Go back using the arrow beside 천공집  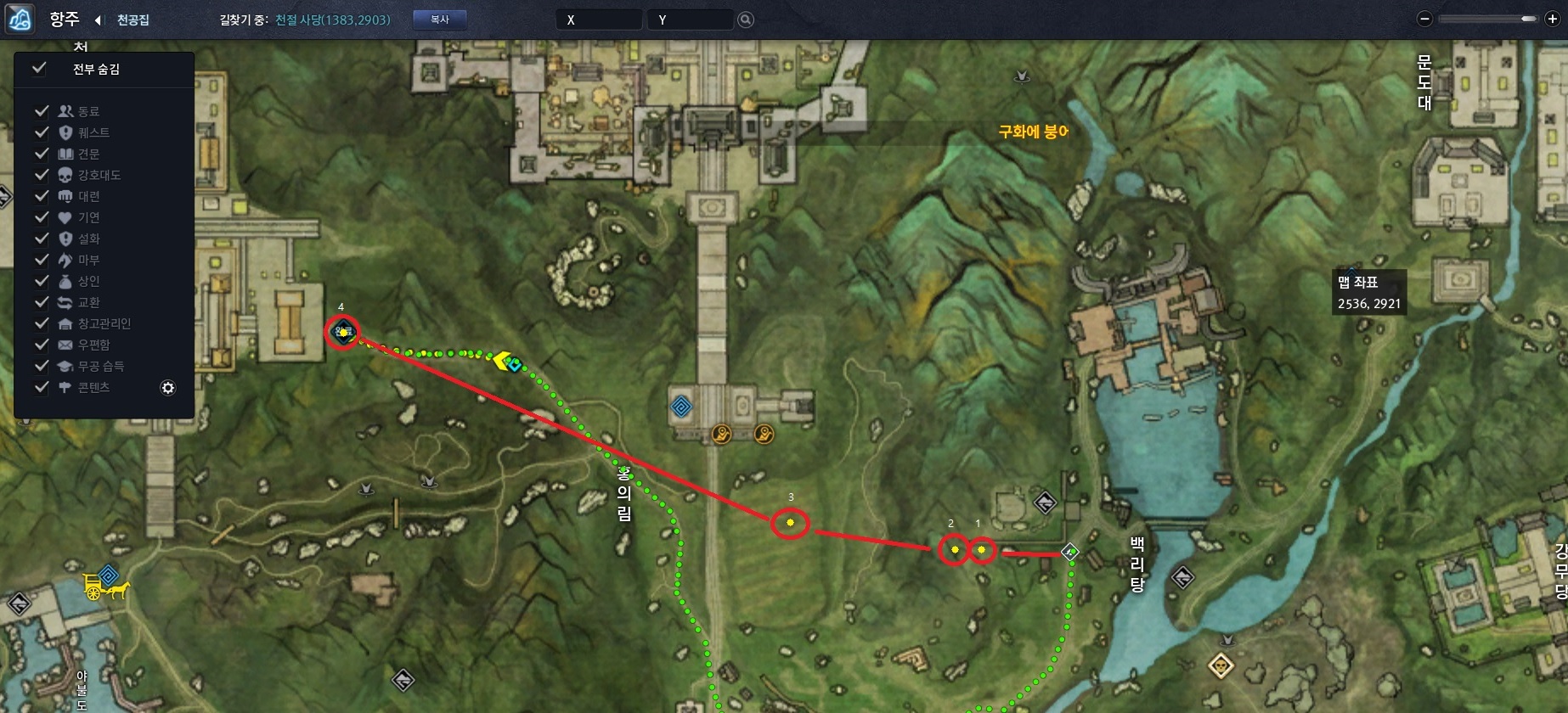[x=98, y=20]
